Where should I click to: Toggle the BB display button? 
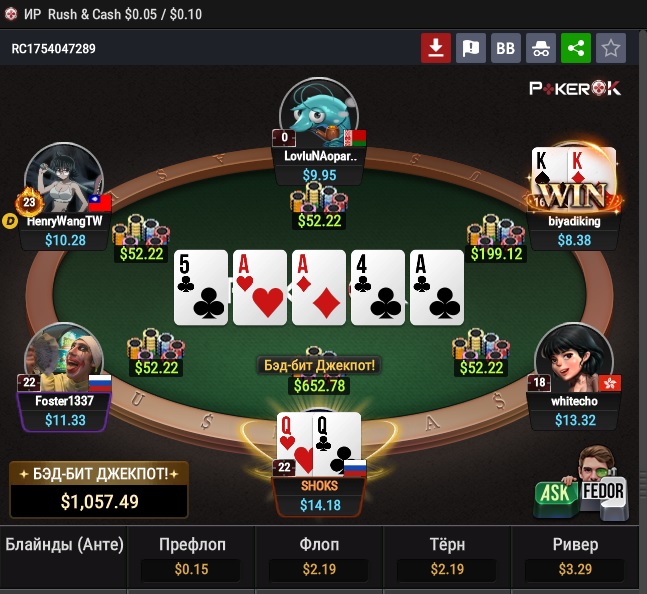click(506, 48)
